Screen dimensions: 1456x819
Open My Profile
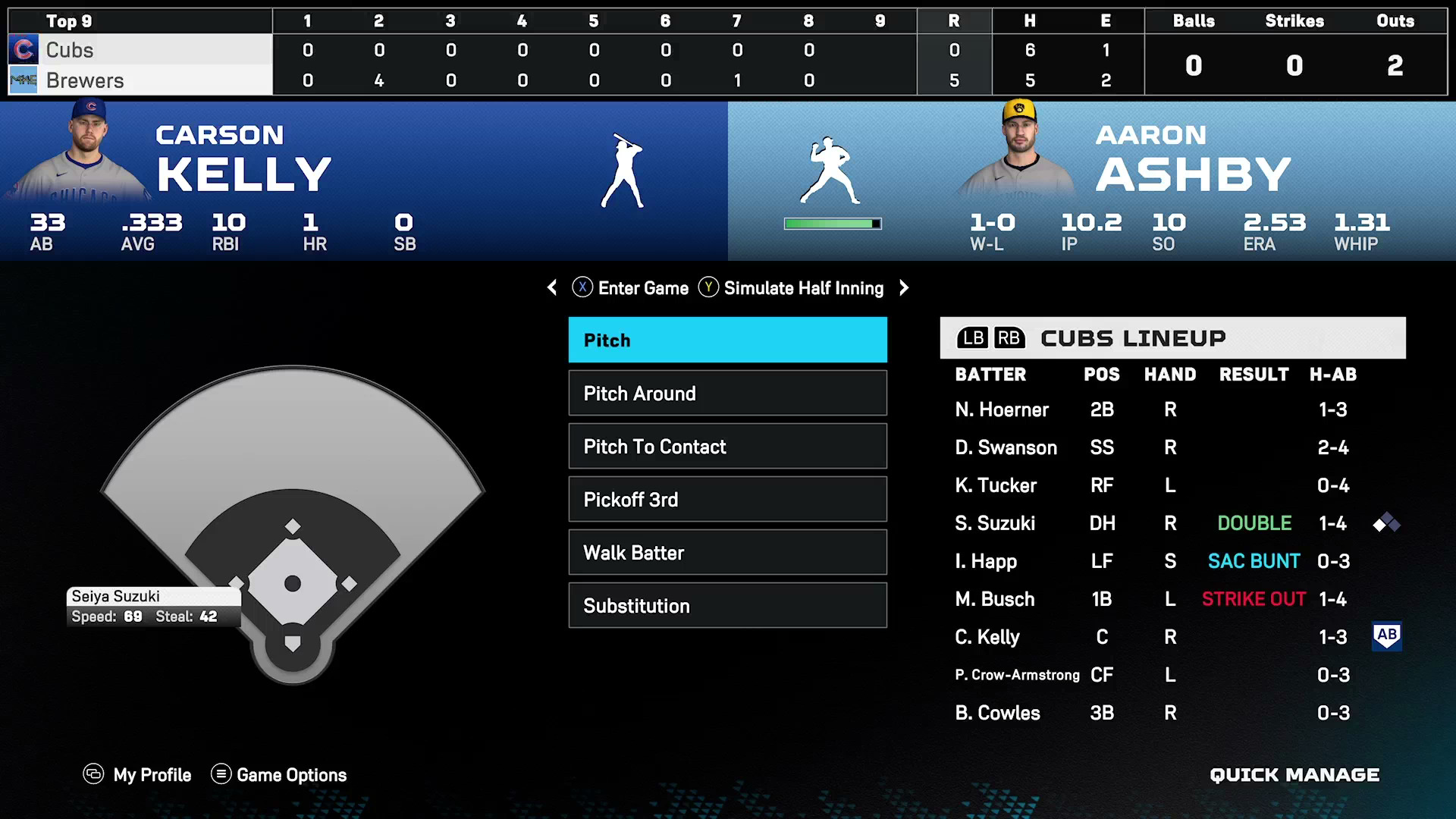tap(137, 775)
